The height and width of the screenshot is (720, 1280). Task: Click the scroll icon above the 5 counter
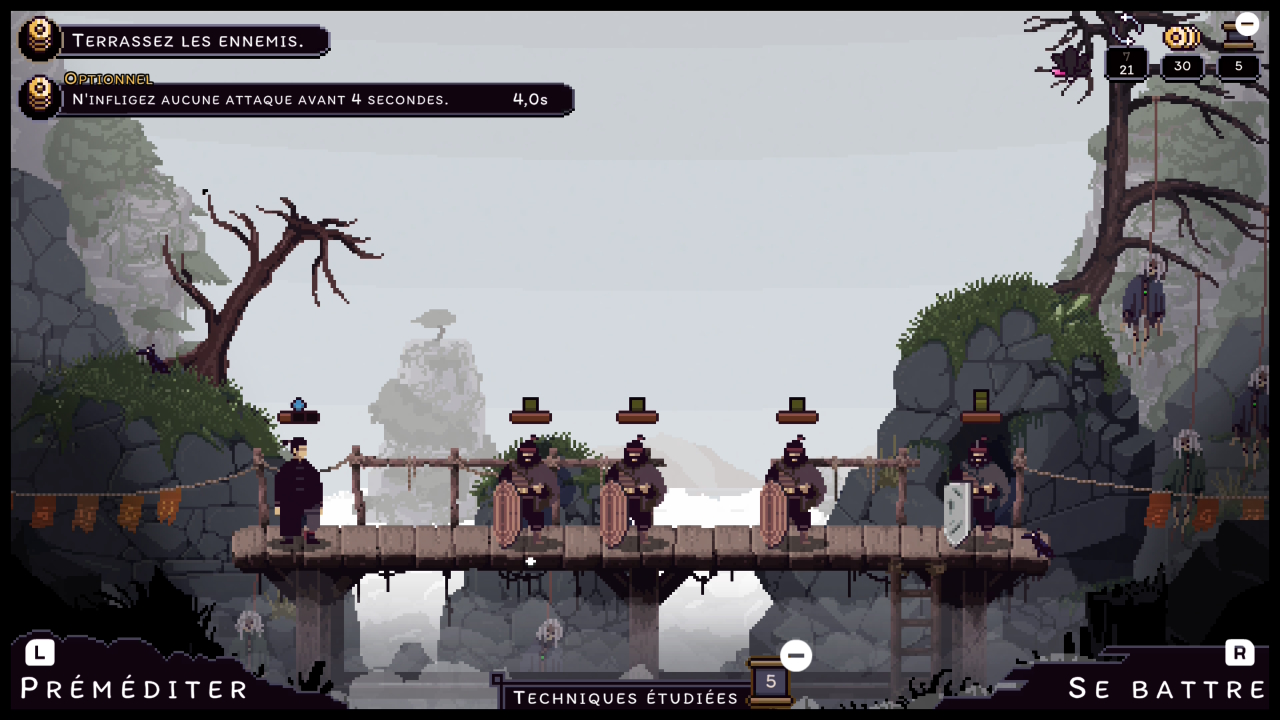click(x=1238, y=39)
